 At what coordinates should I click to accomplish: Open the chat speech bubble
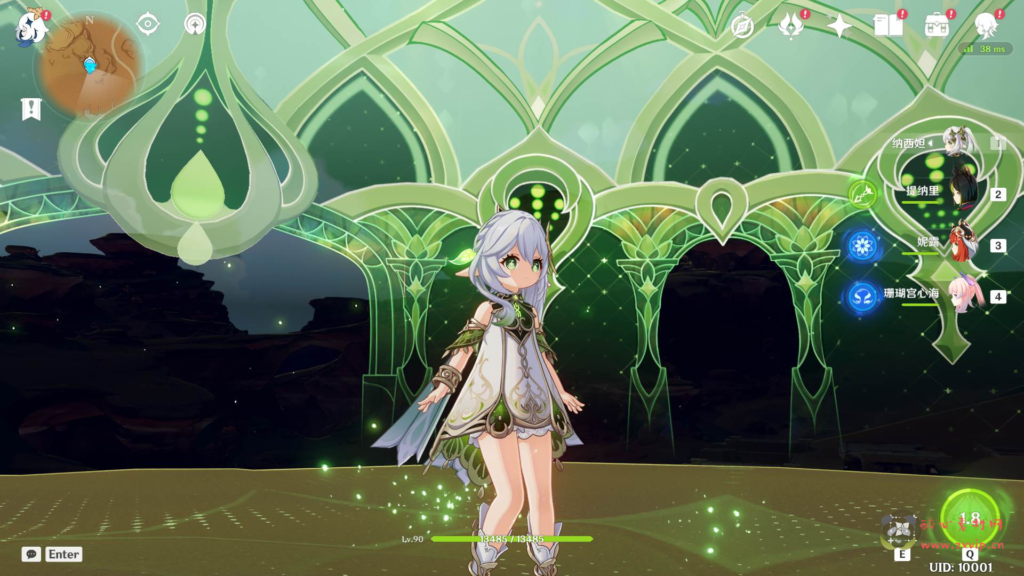coord(31,554)
